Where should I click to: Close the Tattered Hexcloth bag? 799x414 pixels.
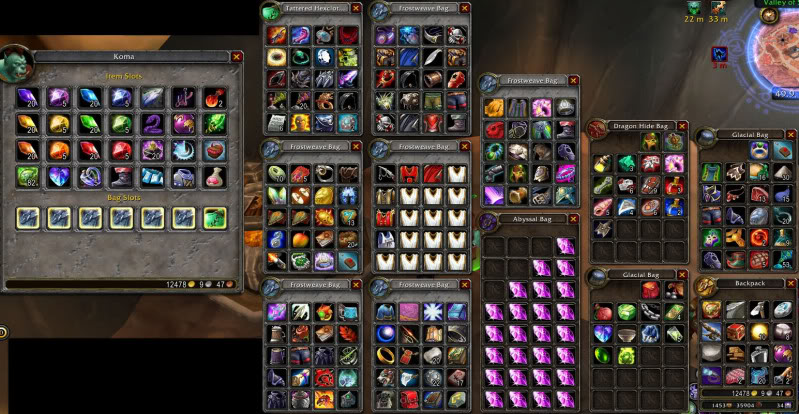(x=356, y=9)
